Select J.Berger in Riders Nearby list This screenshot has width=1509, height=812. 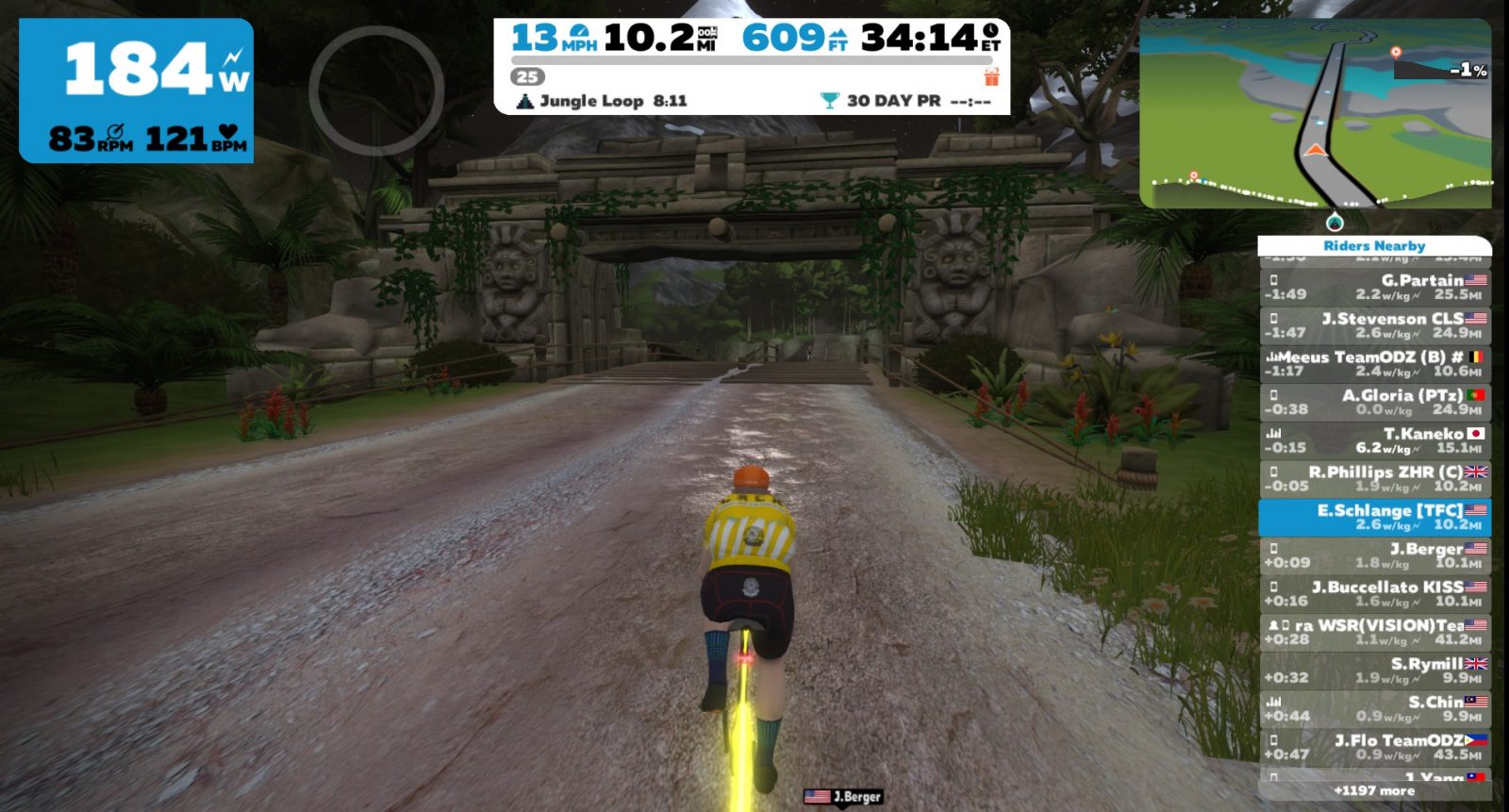point(1374,555)
